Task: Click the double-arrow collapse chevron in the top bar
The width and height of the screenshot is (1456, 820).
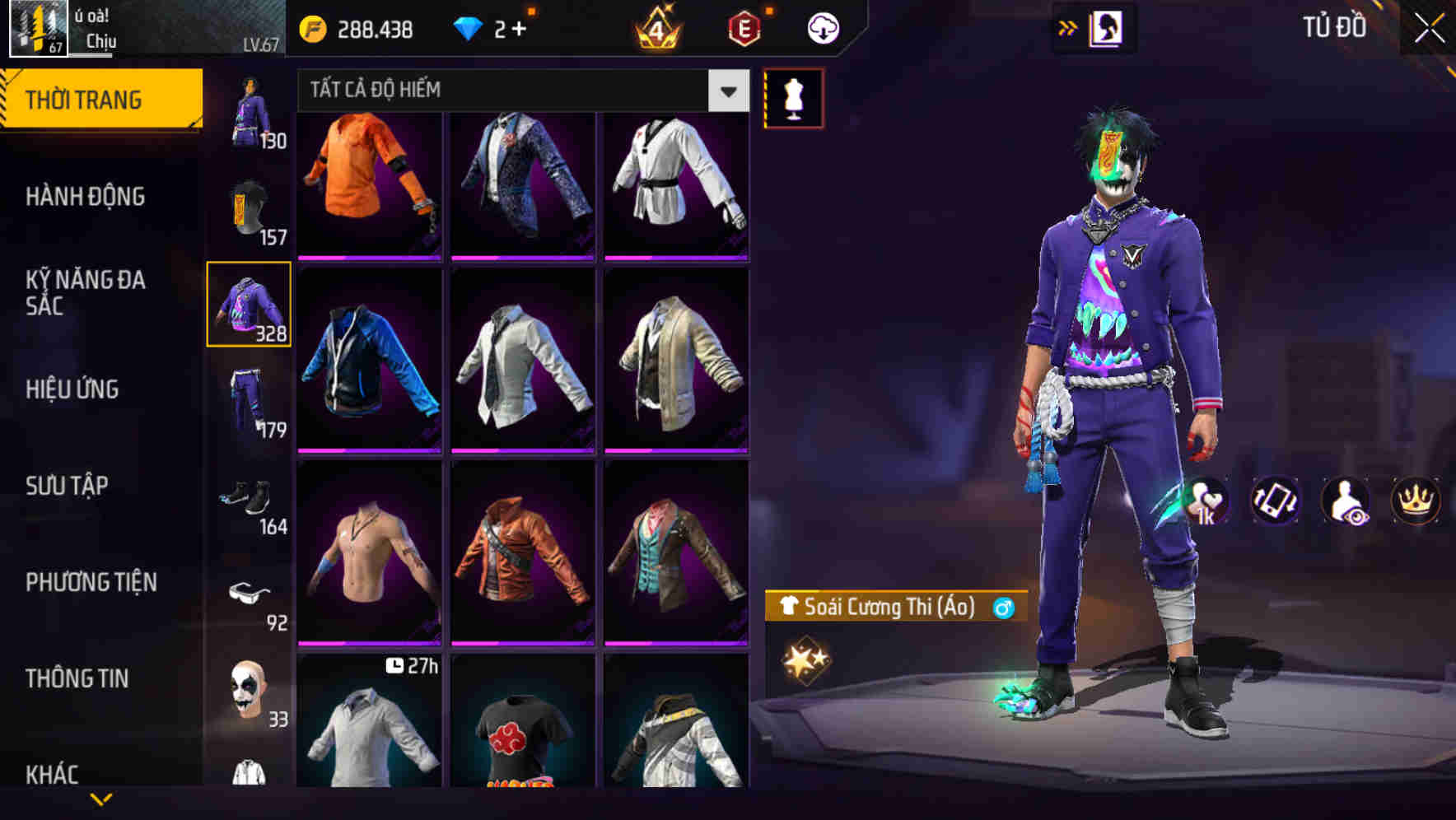Action: click(1067, 26)
